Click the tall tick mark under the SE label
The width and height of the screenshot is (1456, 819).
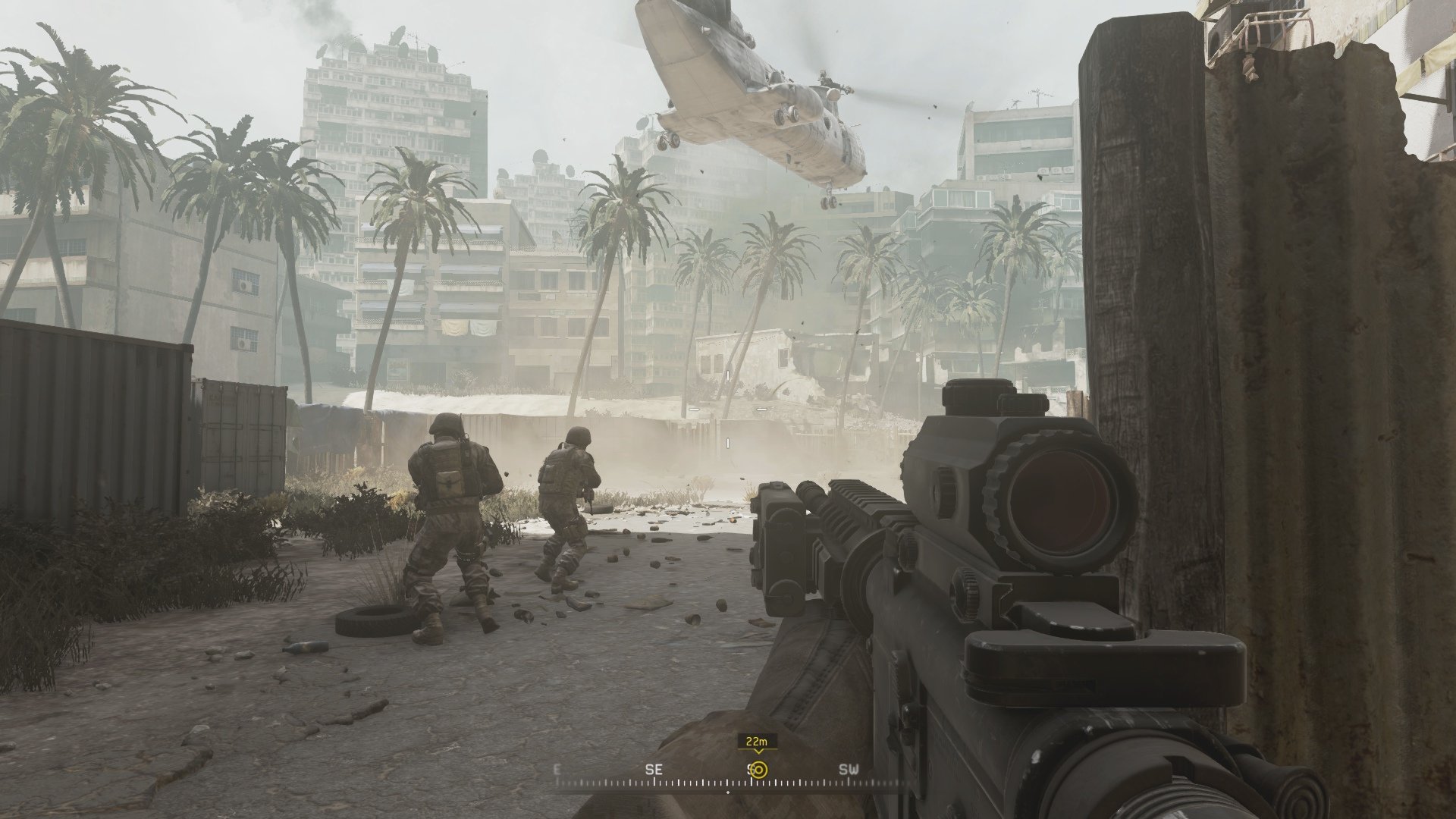tap(654, 783)
